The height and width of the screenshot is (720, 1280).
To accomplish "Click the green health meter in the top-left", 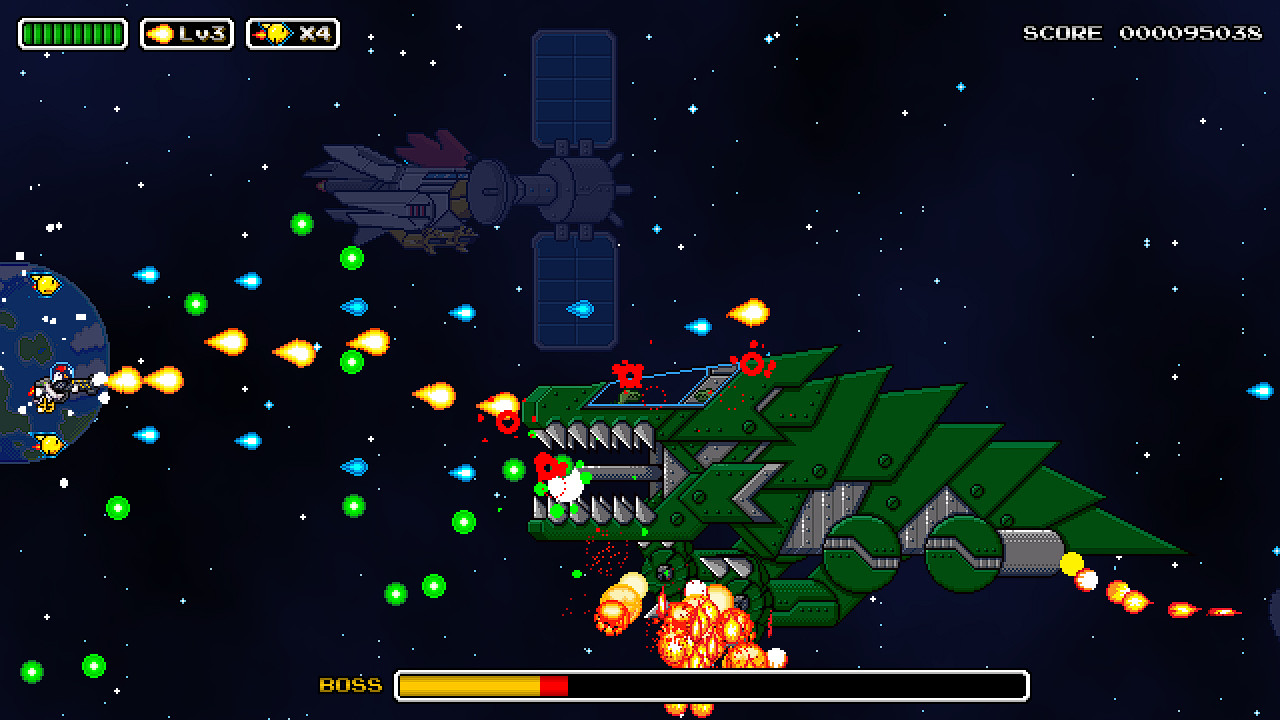I will coord(70,33).
